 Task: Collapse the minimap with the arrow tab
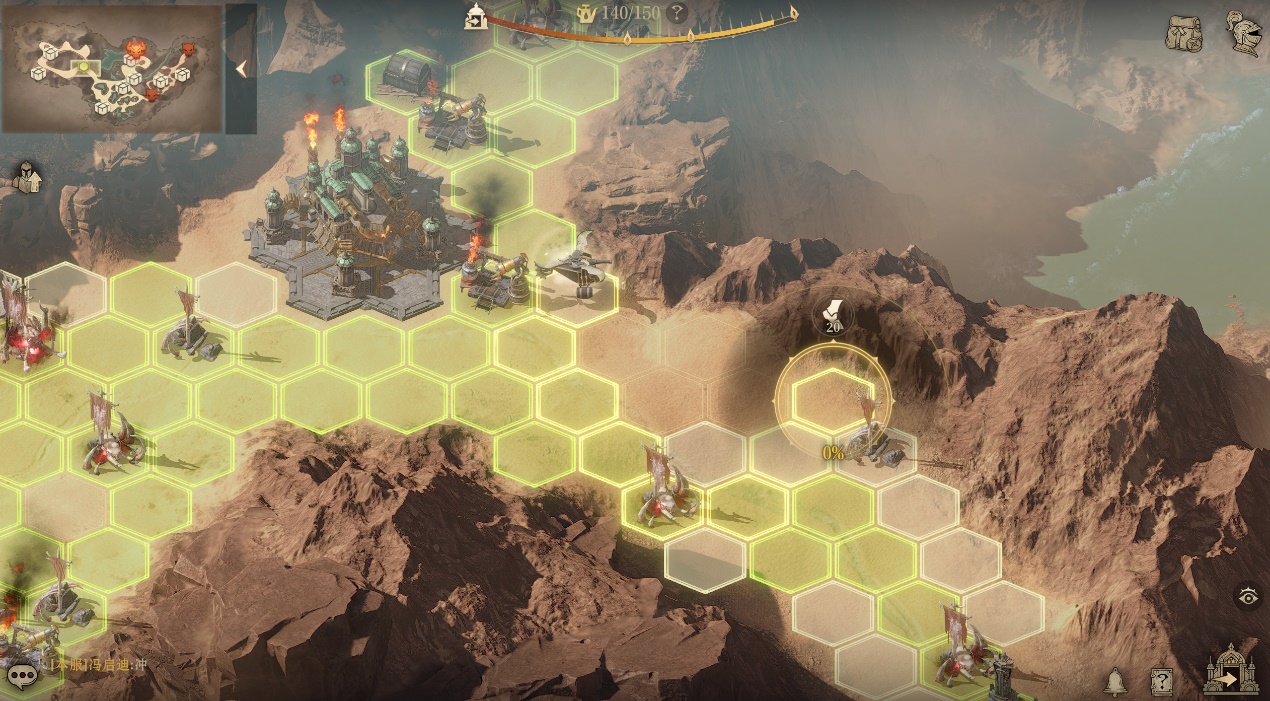[x=240, y=68]
